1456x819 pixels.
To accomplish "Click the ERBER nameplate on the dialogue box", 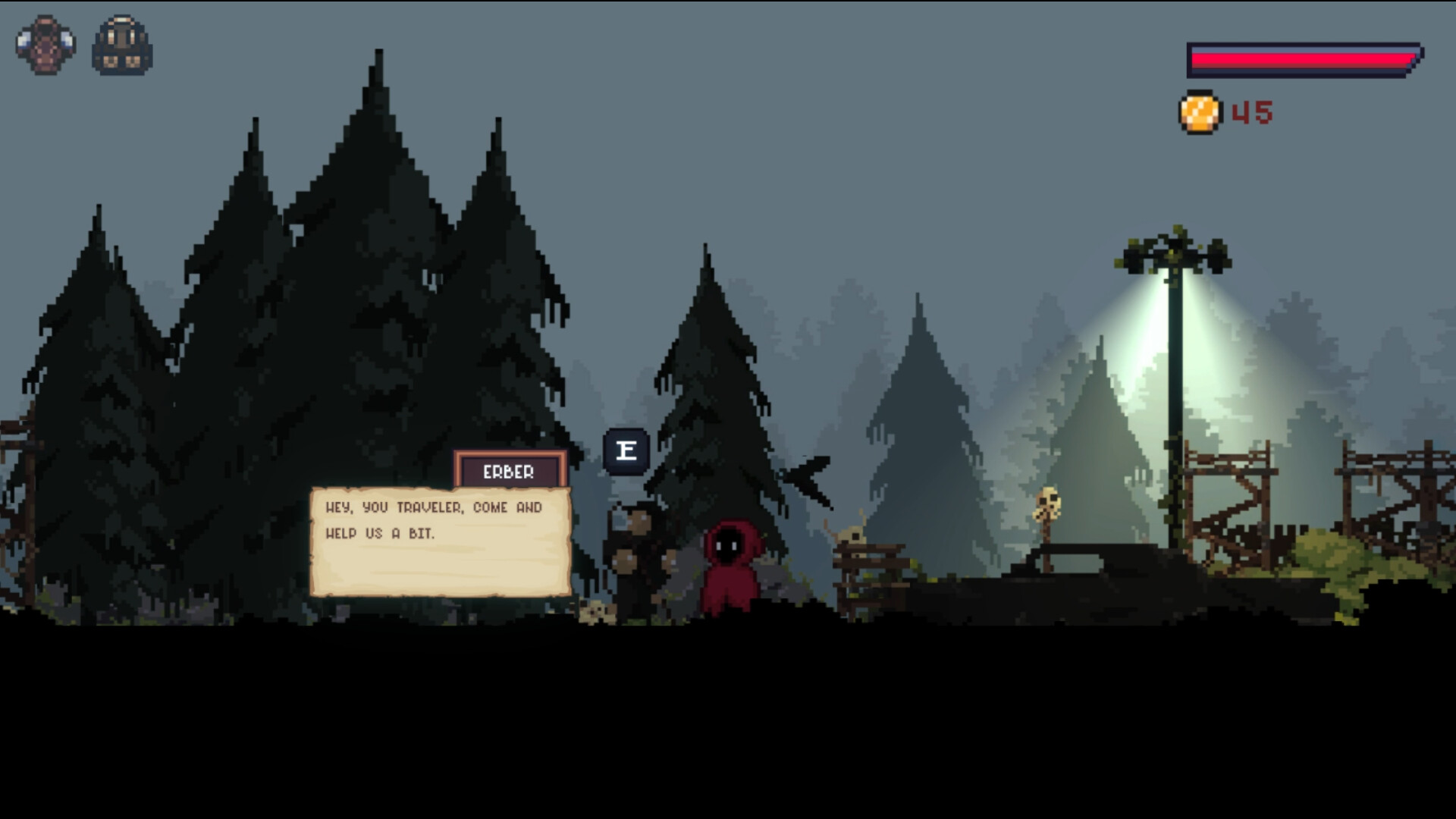I will [x=510, y=472].
